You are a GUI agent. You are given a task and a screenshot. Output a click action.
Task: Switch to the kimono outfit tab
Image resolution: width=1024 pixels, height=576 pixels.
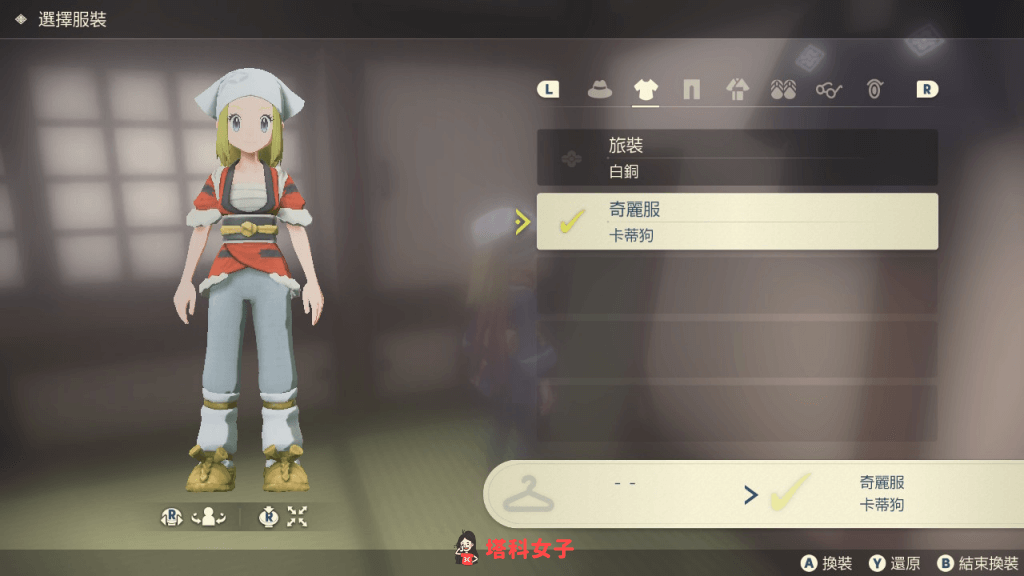[x=737, y=90]
